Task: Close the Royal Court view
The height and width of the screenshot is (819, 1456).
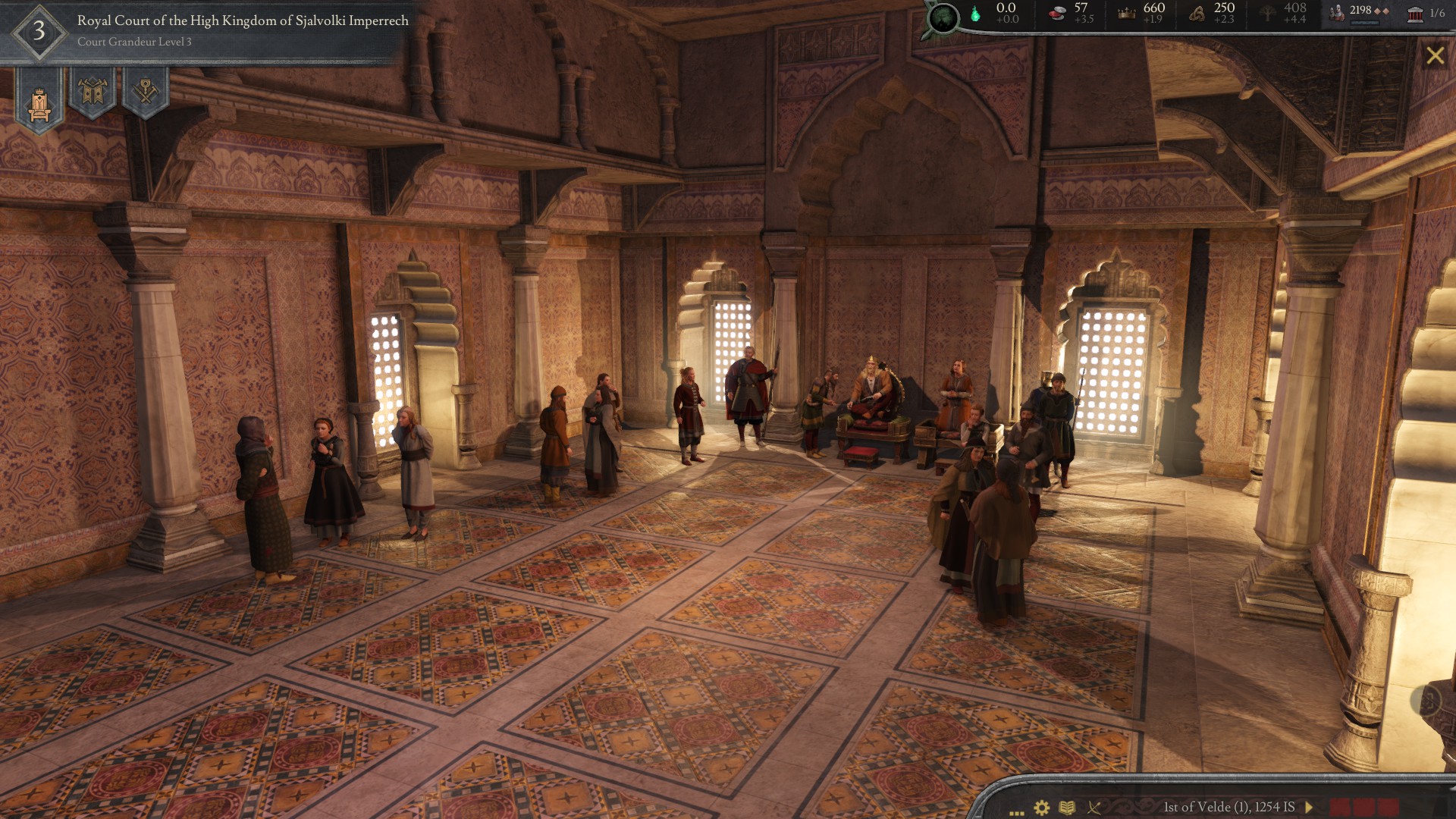Action: 1434,56
